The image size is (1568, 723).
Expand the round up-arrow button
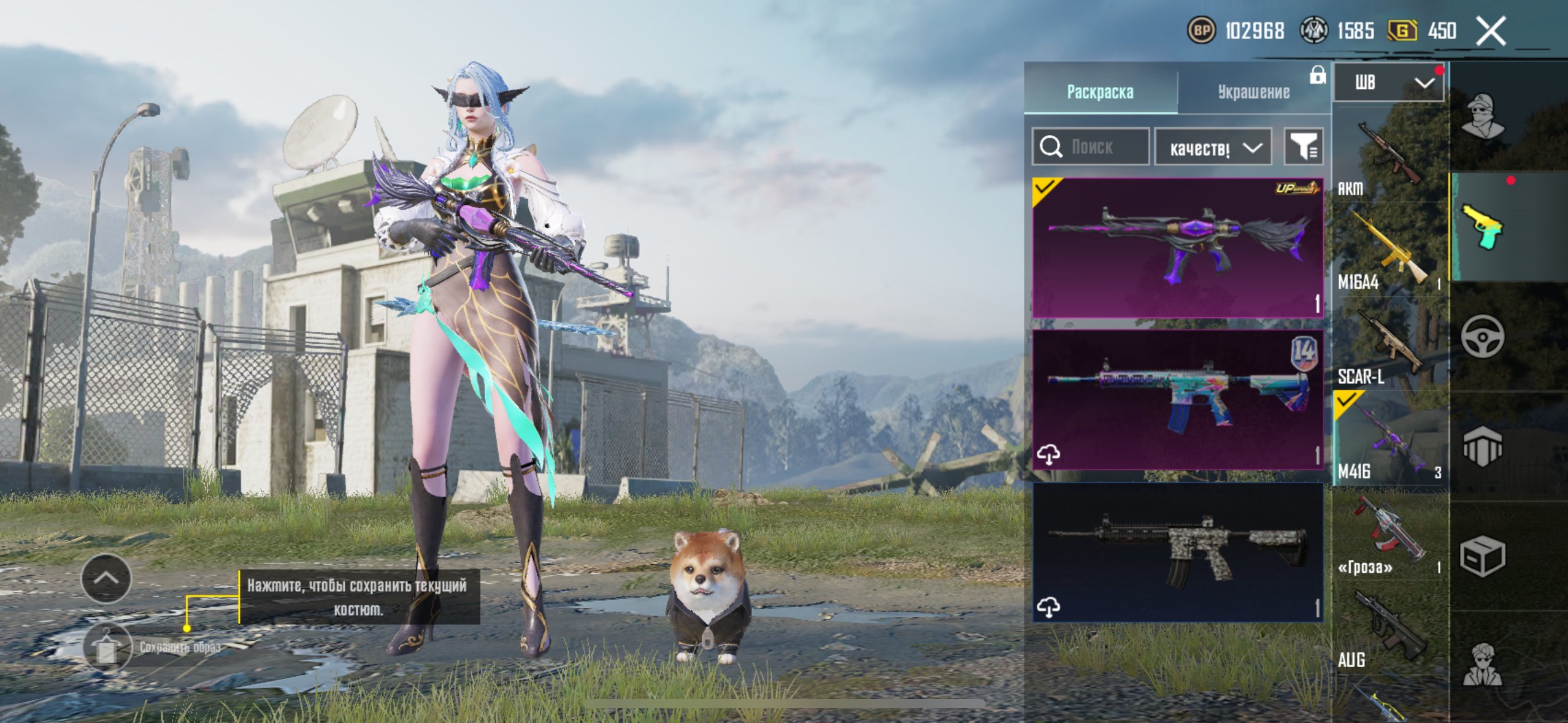pyautogui.click(x=106, y=578)
